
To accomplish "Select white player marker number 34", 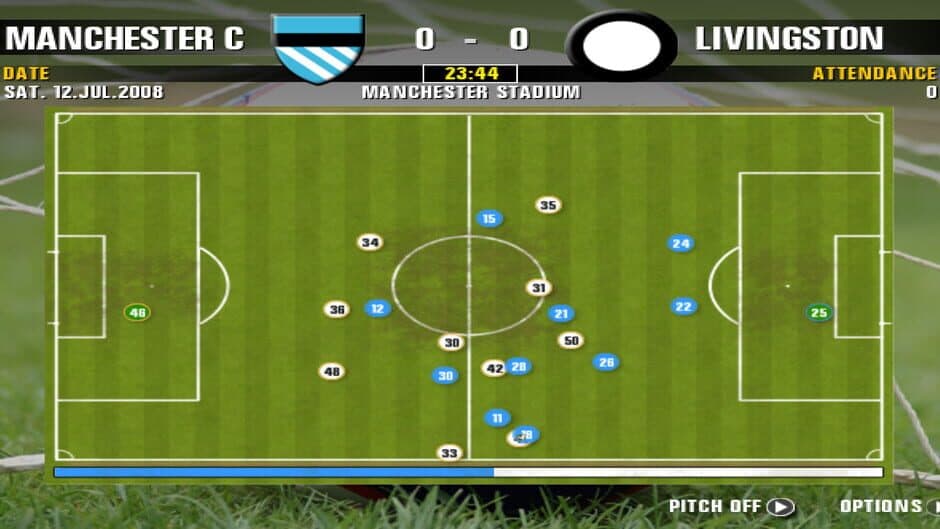I will pos(370,243).
